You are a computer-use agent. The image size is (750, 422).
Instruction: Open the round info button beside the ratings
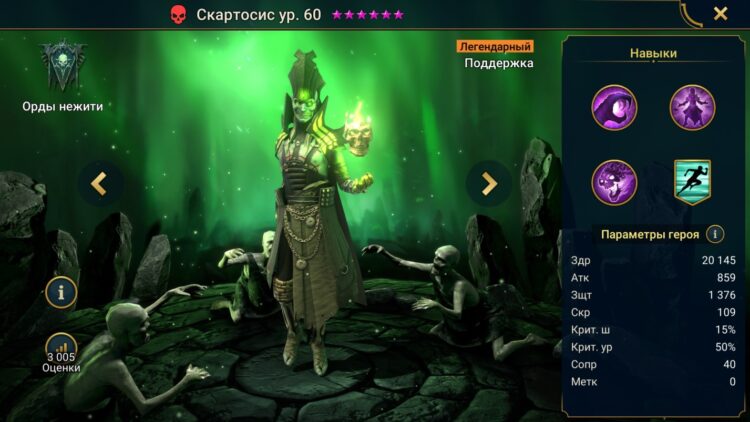[x=61, y=292]
